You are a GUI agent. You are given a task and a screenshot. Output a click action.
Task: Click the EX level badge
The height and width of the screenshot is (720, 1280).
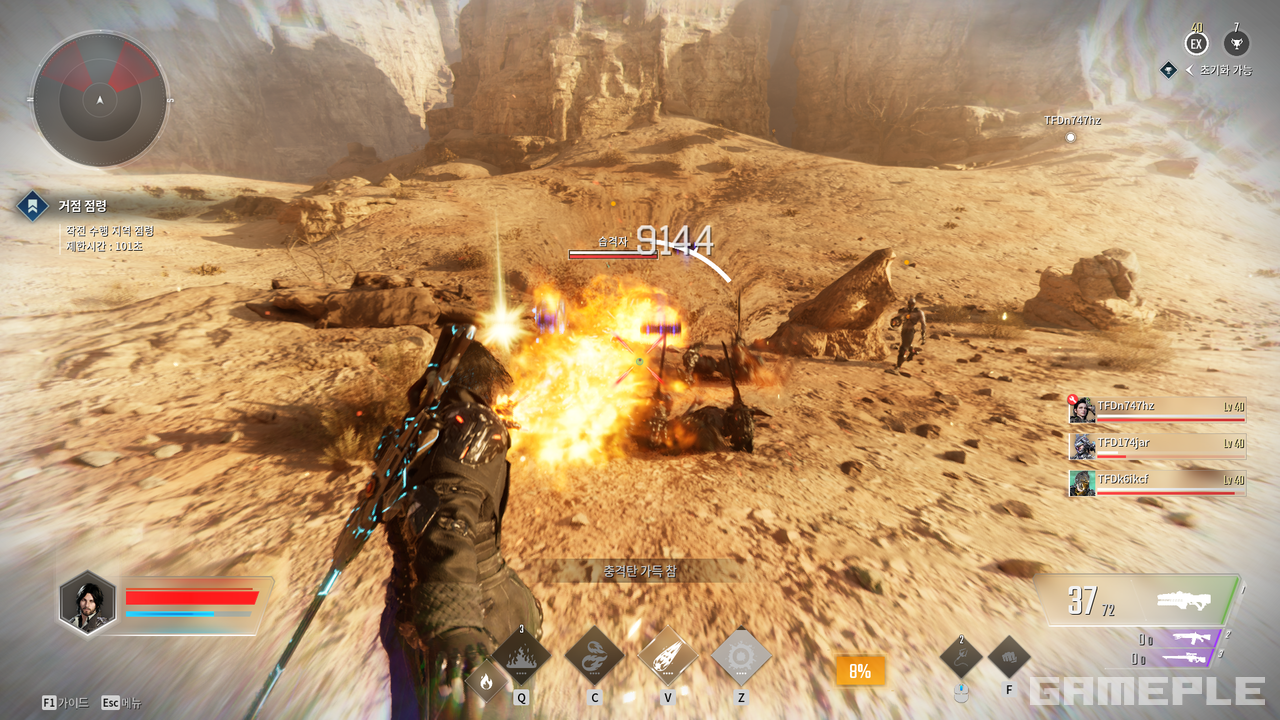pos(1196,44)
